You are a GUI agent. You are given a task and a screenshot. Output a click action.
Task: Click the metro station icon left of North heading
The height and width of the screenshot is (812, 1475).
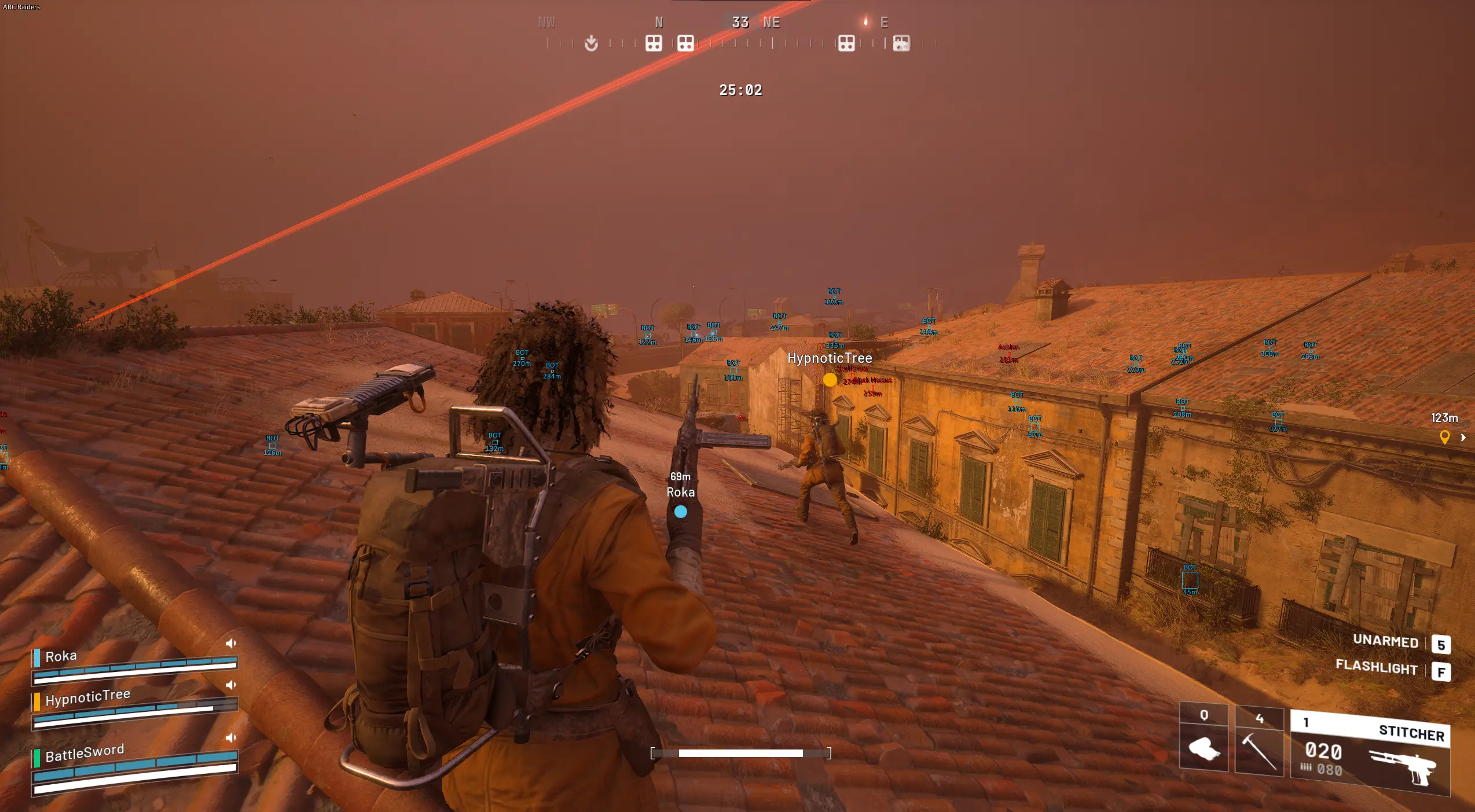(x=653, y=43)
